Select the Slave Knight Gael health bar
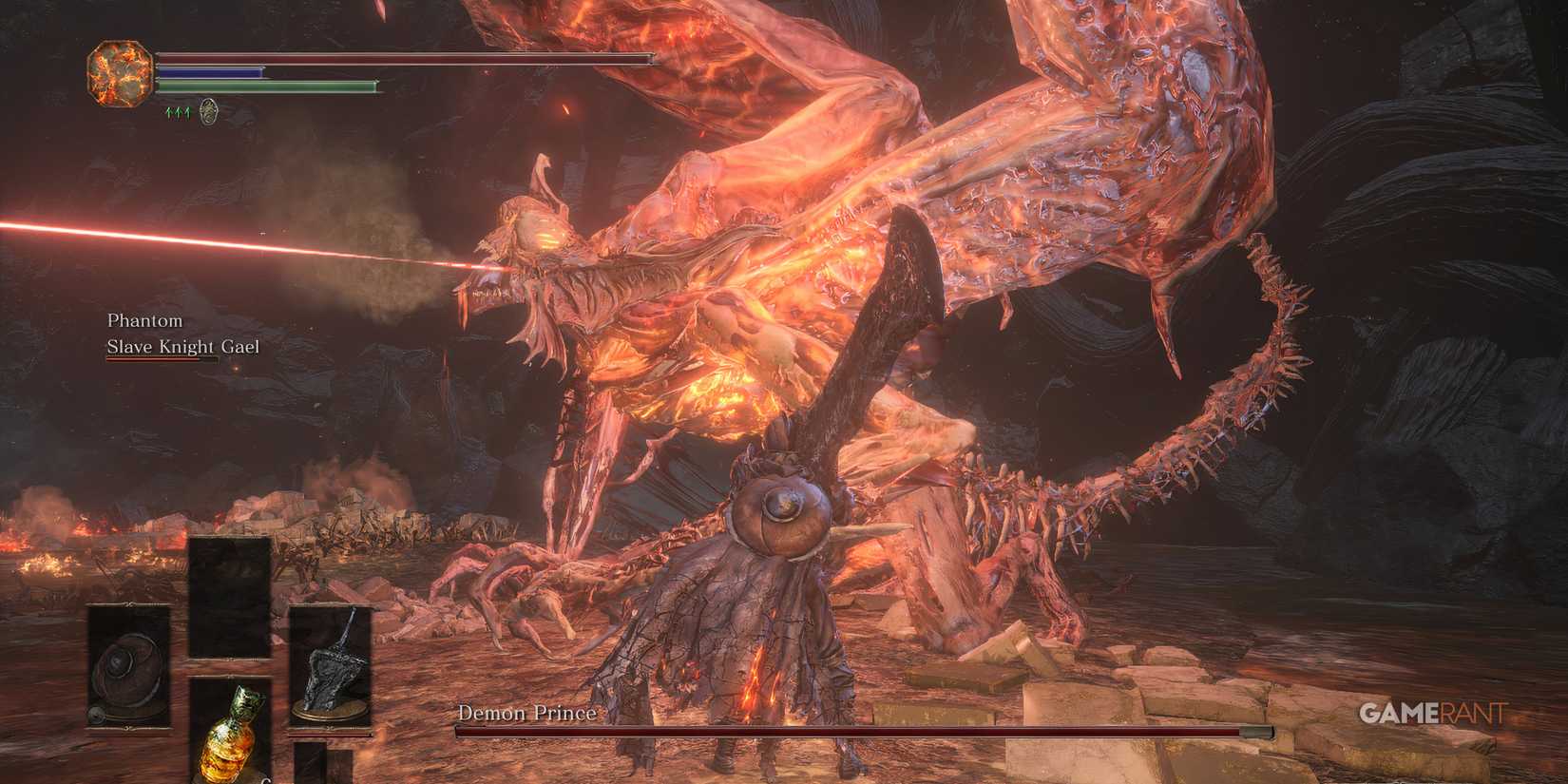Viewport: 1568px width, 784px height. 166,361
